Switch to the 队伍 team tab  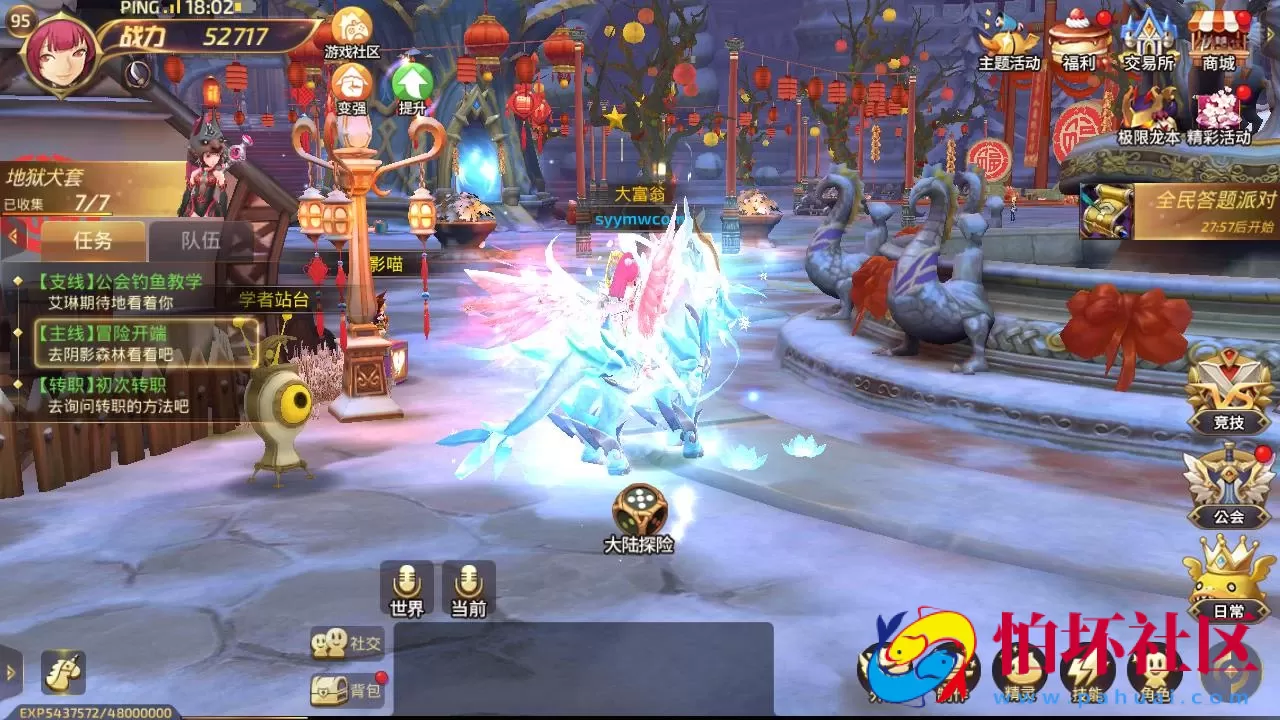(200, 241)
